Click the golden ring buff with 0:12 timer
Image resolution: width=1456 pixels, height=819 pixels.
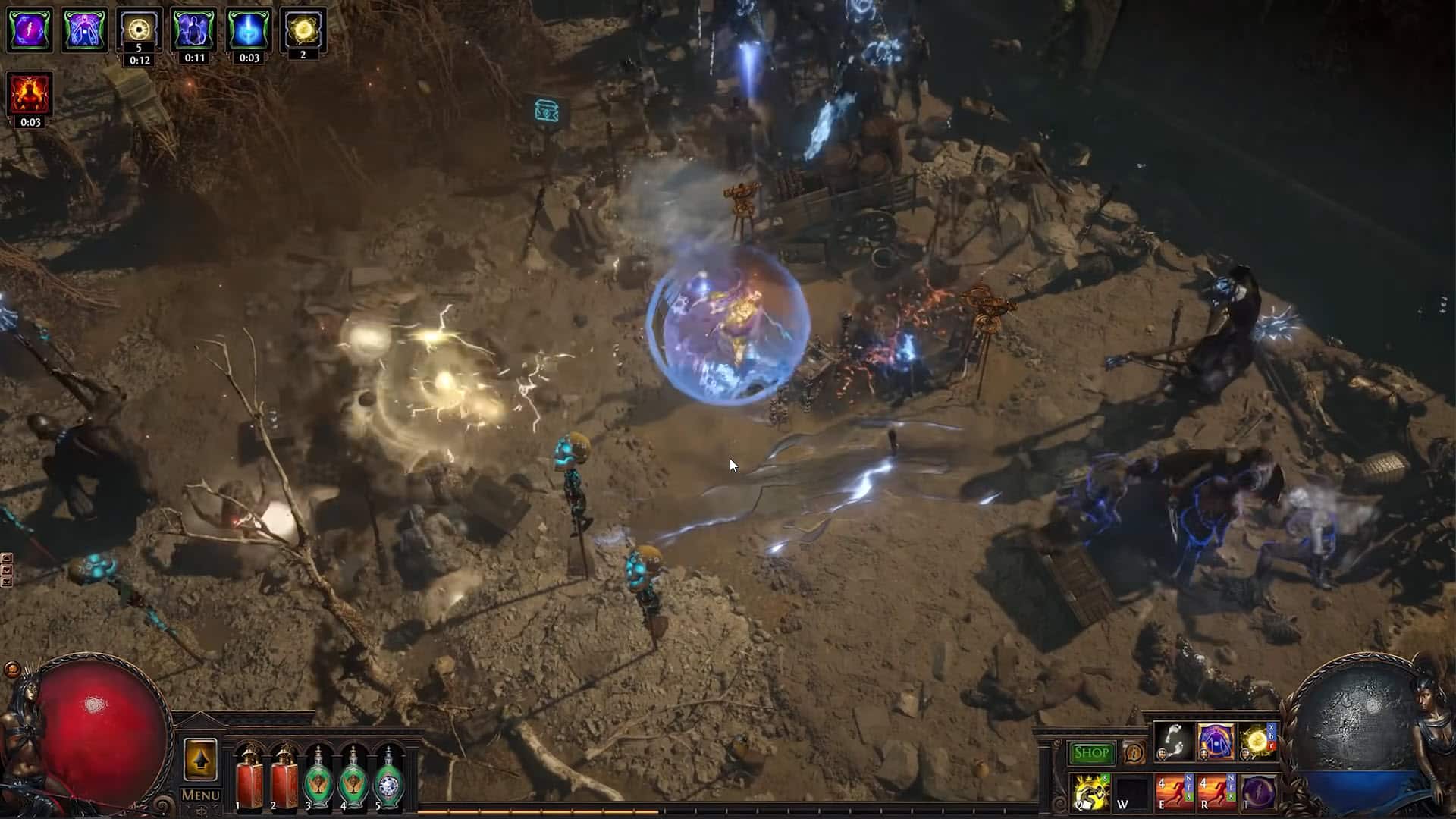point(139,29)
